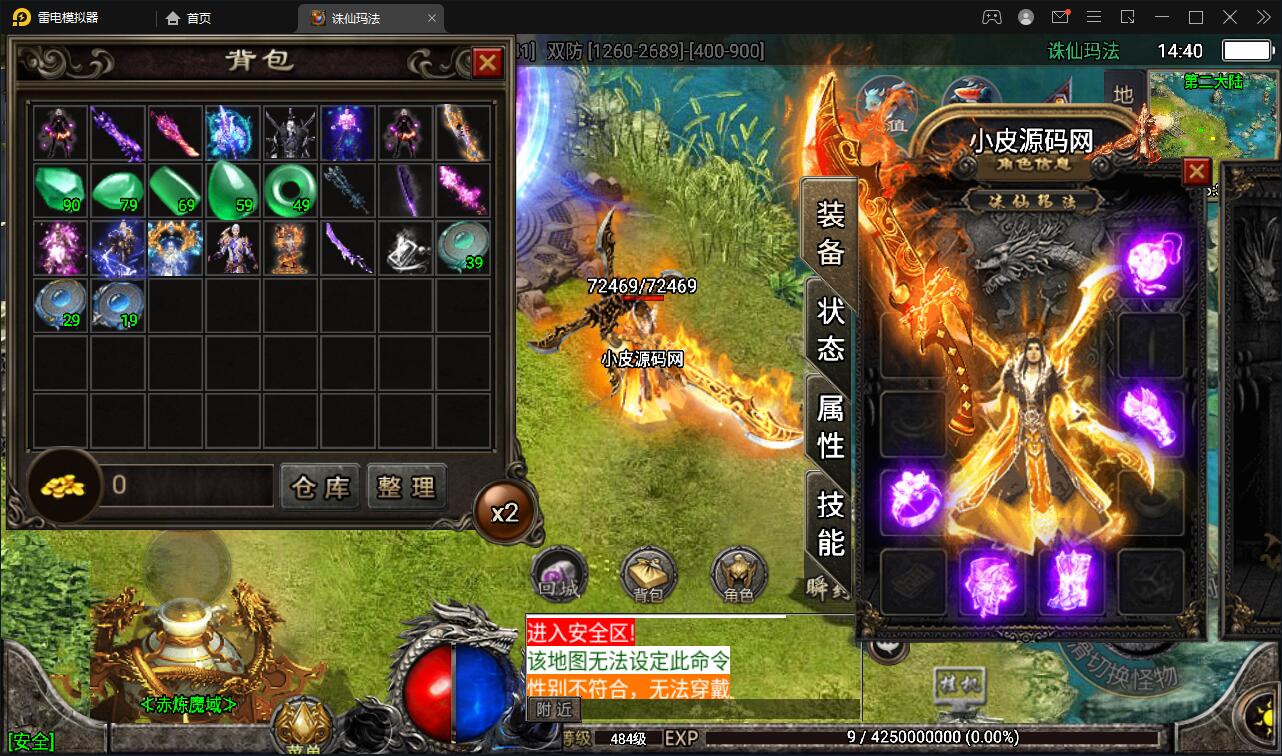This screenshot has width=1282, height=756.
Task: Open the 角色 character icon
Action: [x=738, y=575]
